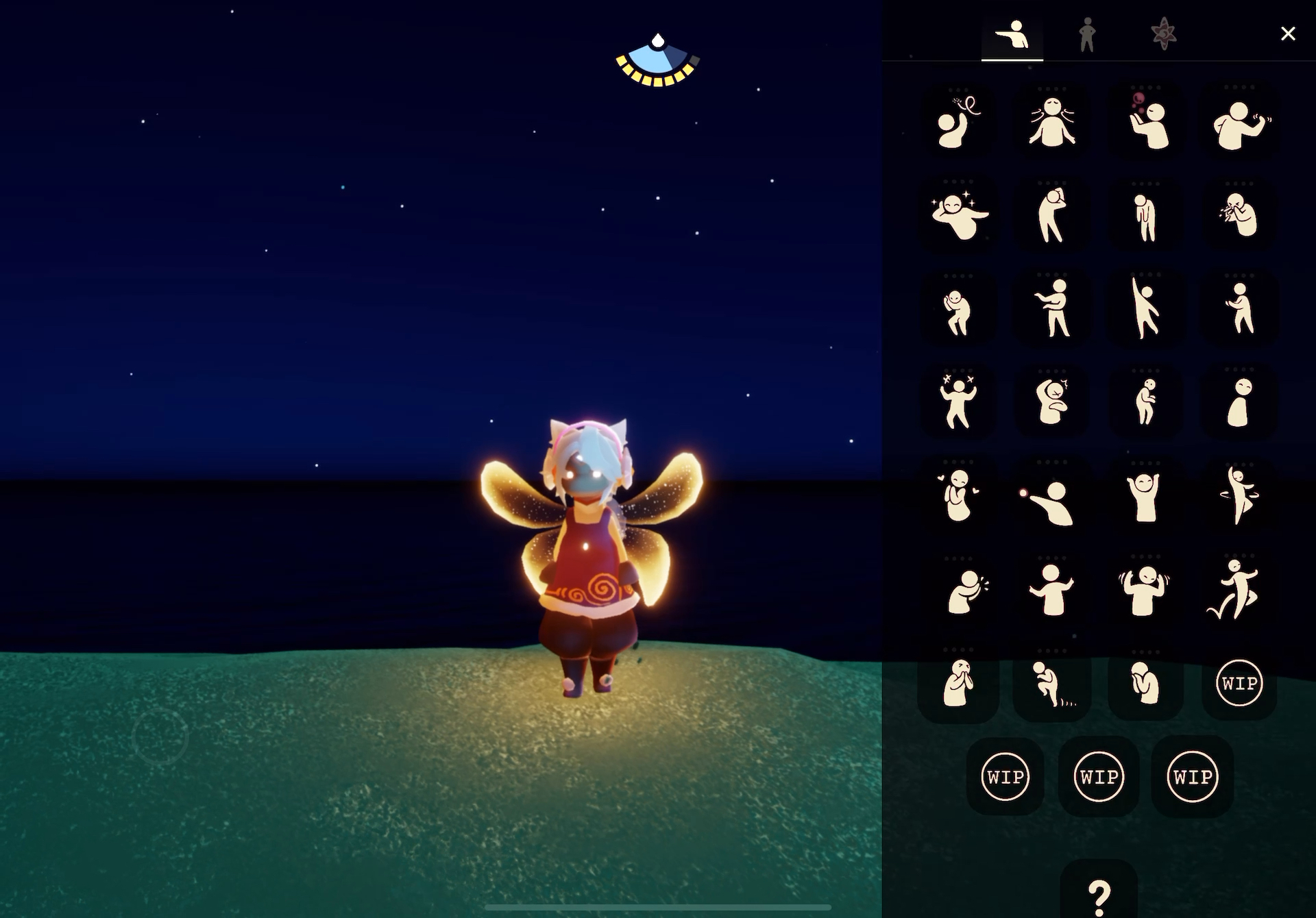Perform the hands covering ears emote
This screenshot has height=918, width=1316.
tap(1144, 589)
